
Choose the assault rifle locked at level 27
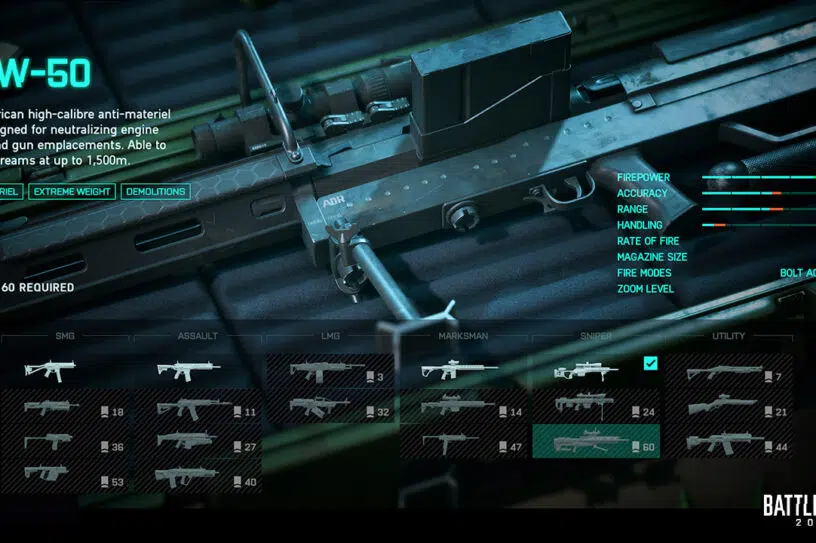[198, 443]
